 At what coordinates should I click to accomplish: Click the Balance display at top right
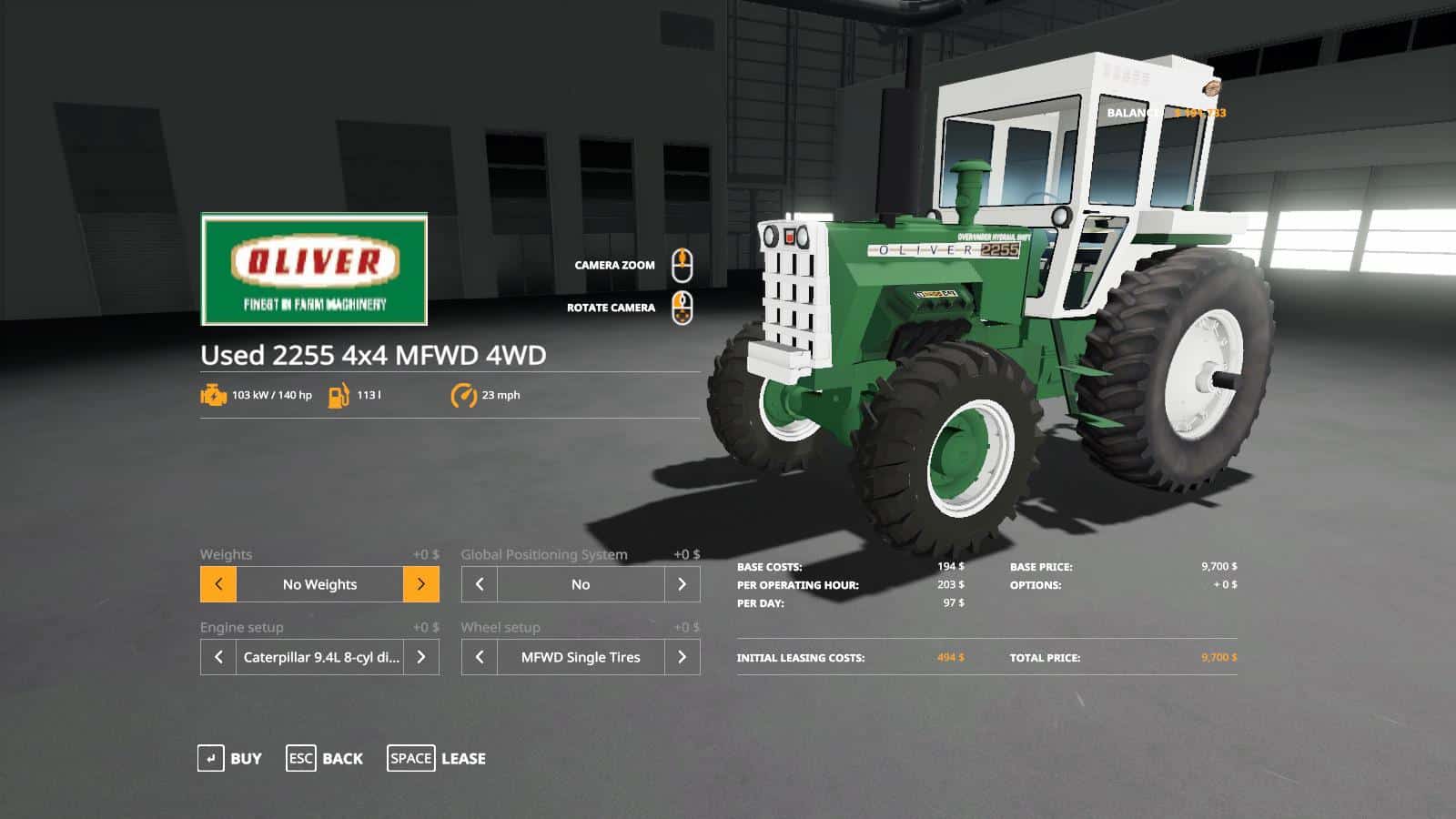click(1166, 112)
